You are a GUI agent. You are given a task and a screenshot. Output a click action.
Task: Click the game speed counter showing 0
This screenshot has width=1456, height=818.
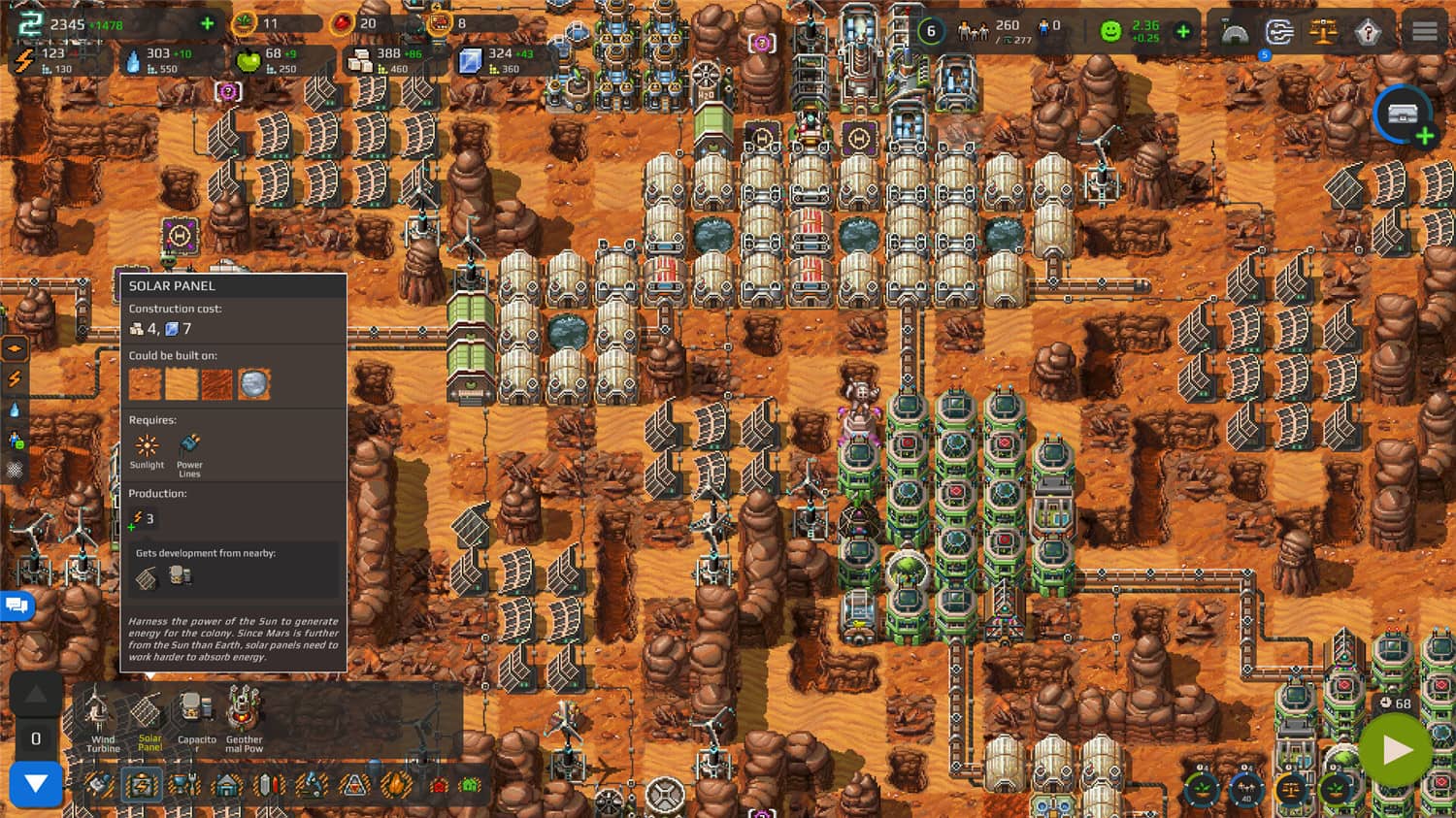coord(36,737)
